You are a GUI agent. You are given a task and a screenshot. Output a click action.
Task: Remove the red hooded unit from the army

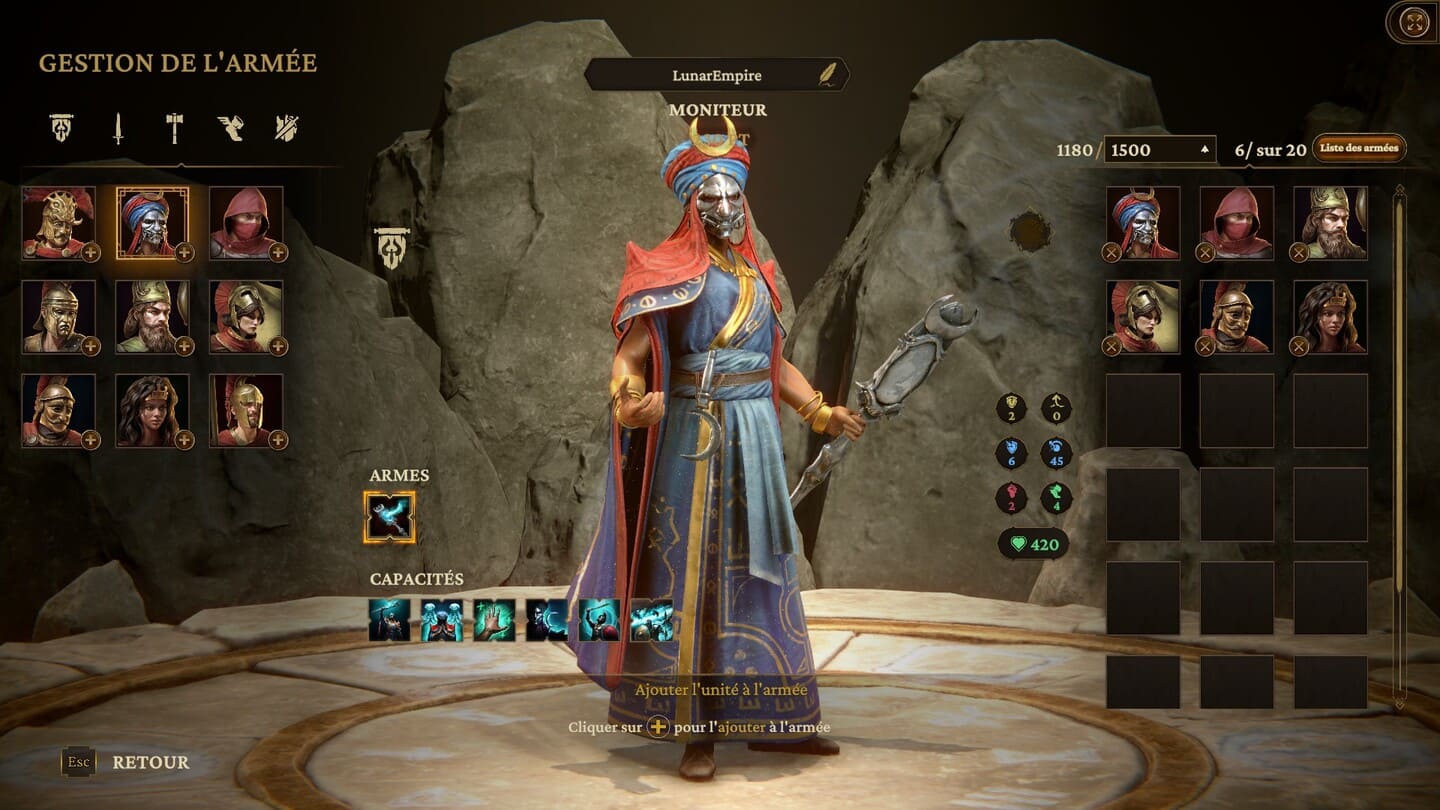1205,253
